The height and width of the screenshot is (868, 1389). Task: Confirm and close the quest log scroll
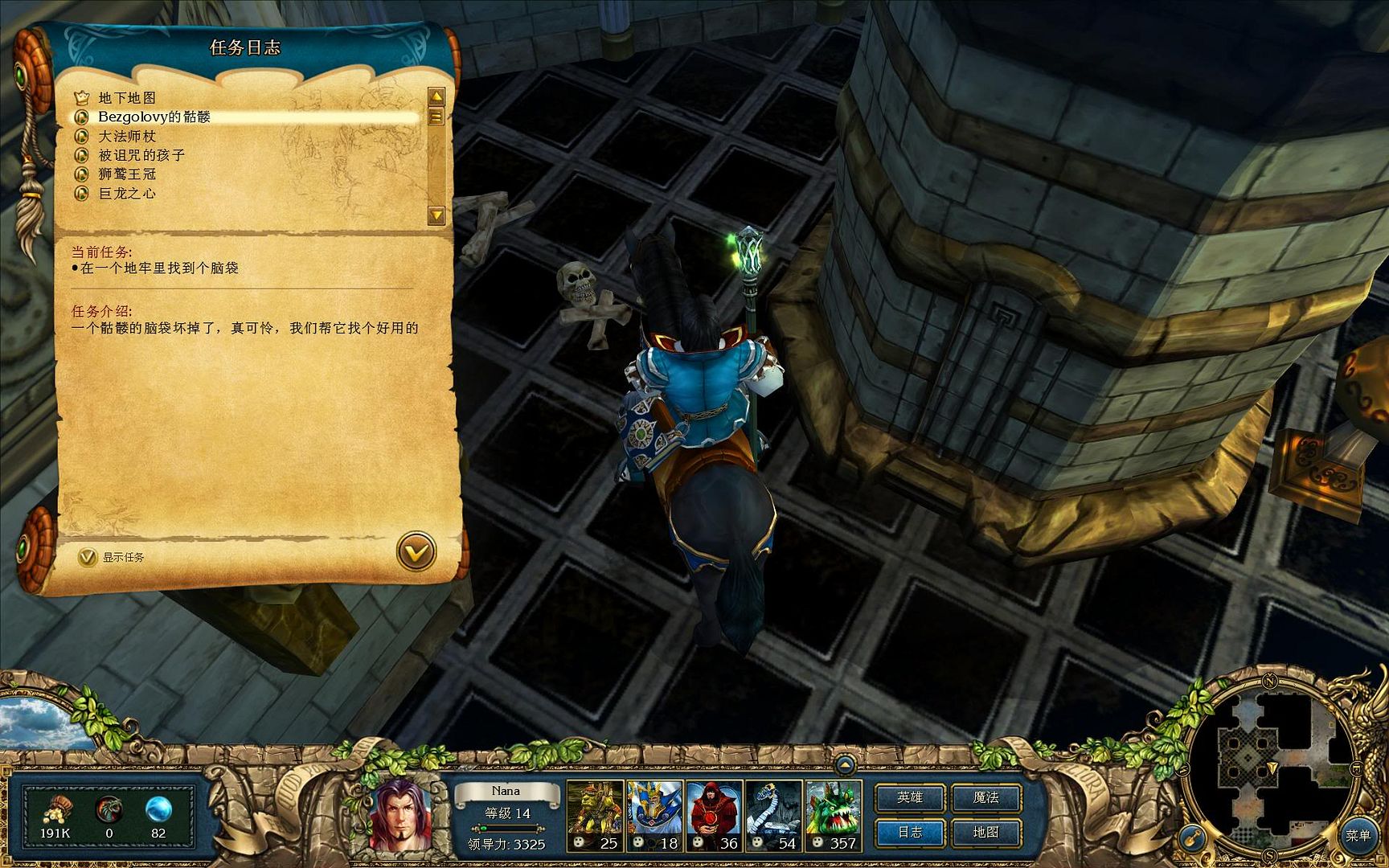[x=416, y=552]
